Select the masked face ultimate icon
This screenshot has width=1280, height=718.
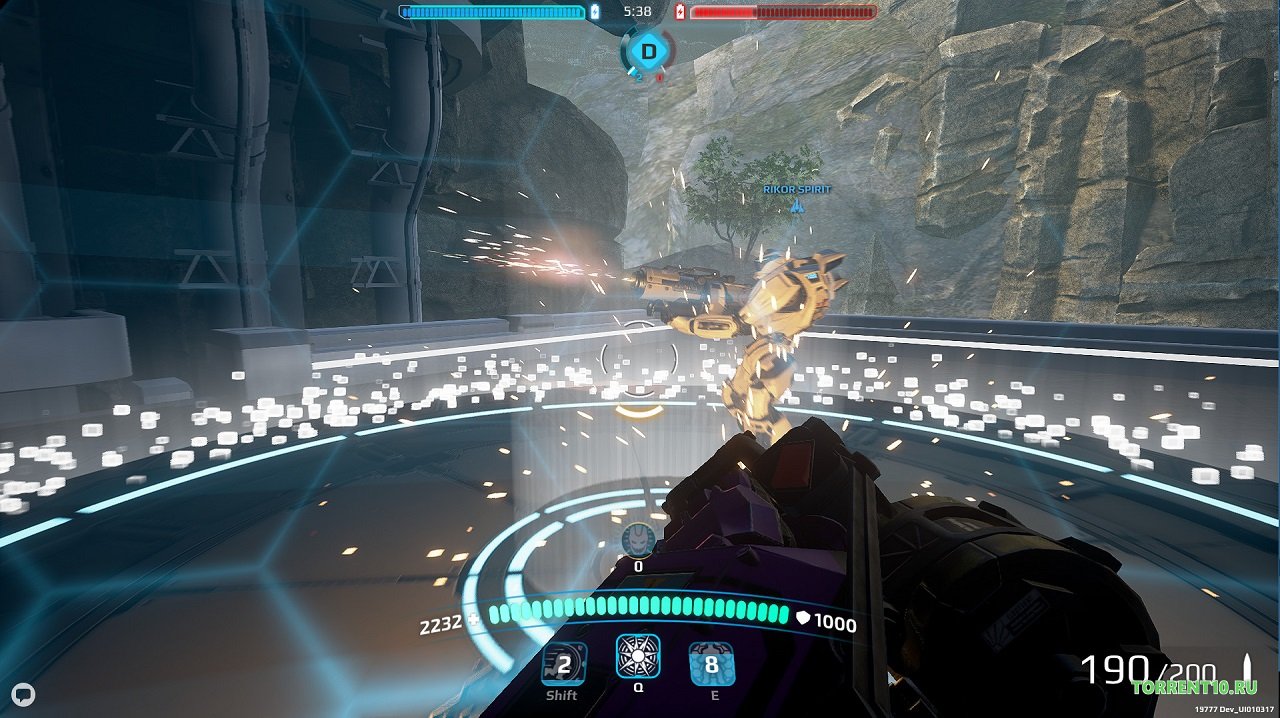pos(638,540)
